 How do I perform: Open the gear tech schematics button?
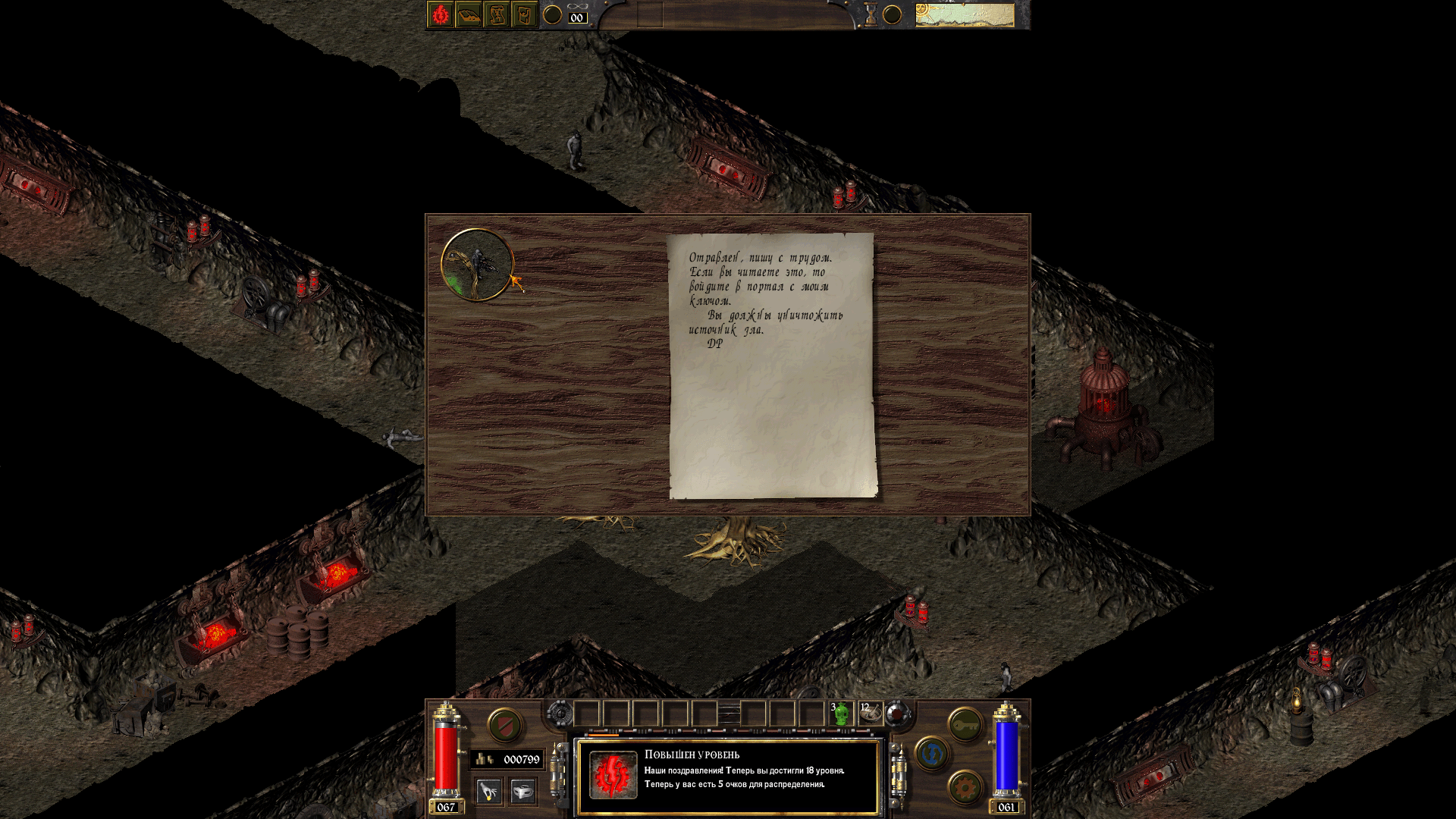(x=965, y=788)
